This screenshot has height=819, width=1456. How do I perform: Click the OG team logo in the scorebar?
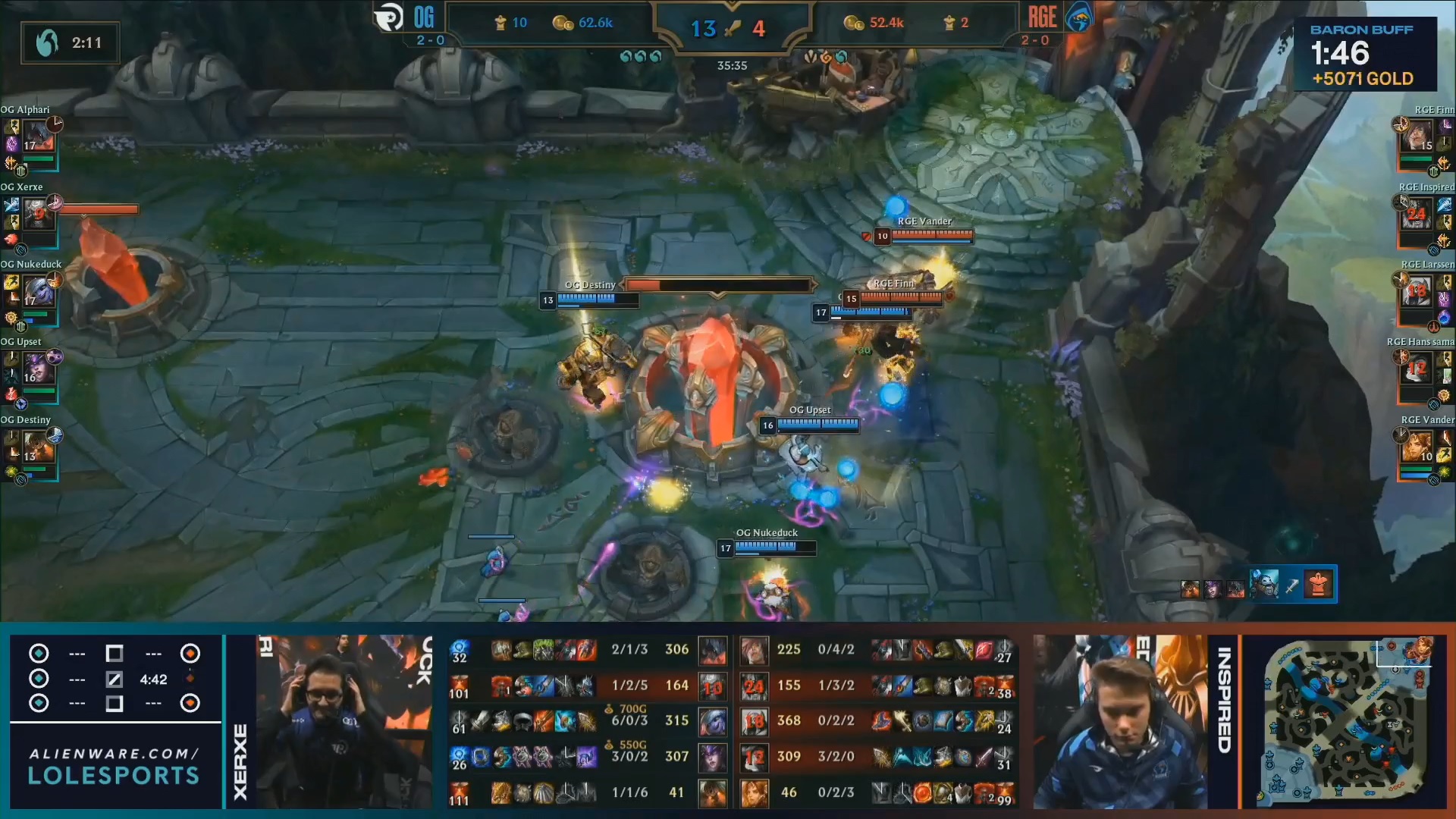(389, 18)
